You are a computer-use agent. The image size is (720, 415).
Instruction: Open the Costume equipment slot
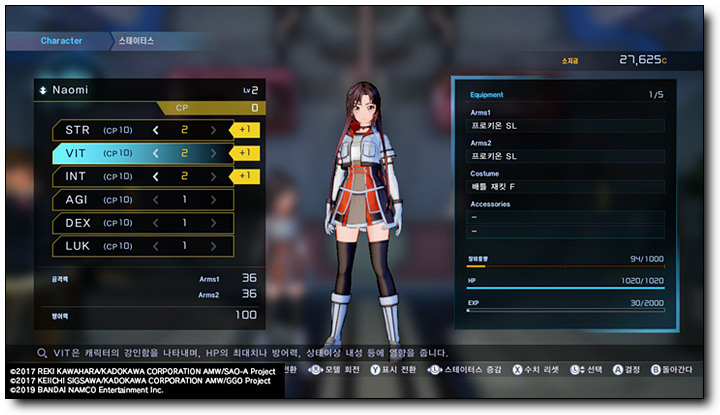tap(566, 187)
